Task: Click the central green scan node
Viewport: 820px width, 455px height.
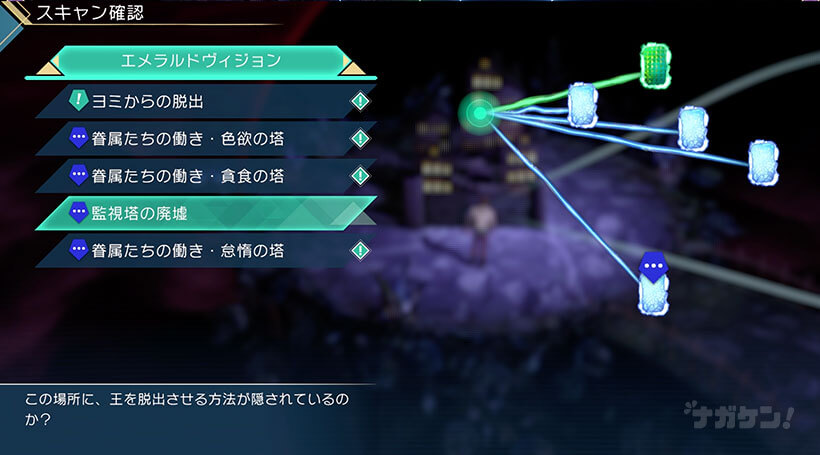Action: click(480, 113)
